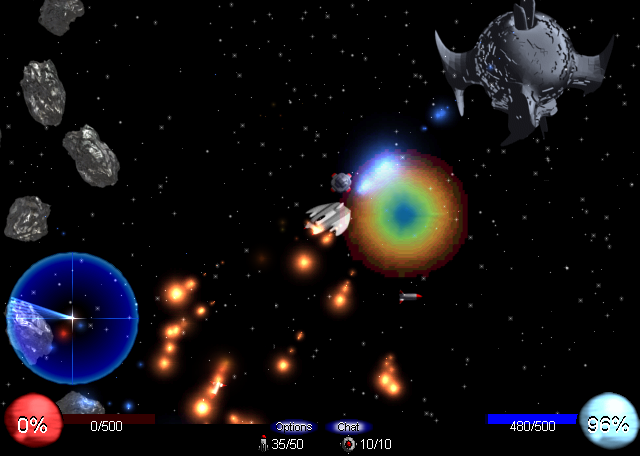This screenshot has height=456, width=640.
Task: Open the Chat panel
Action: 348,427
